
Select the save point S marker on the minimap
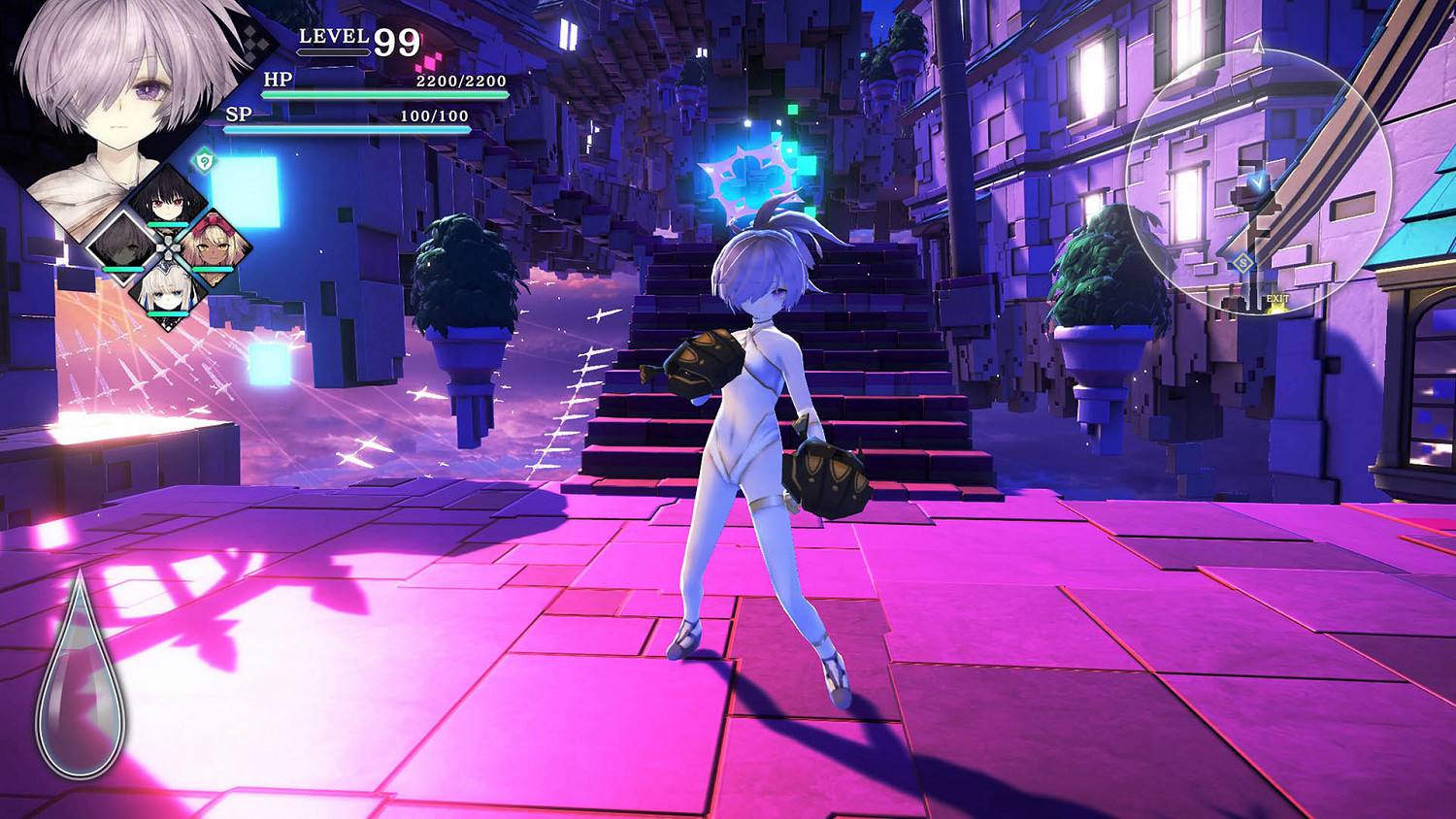(1241, 263)
